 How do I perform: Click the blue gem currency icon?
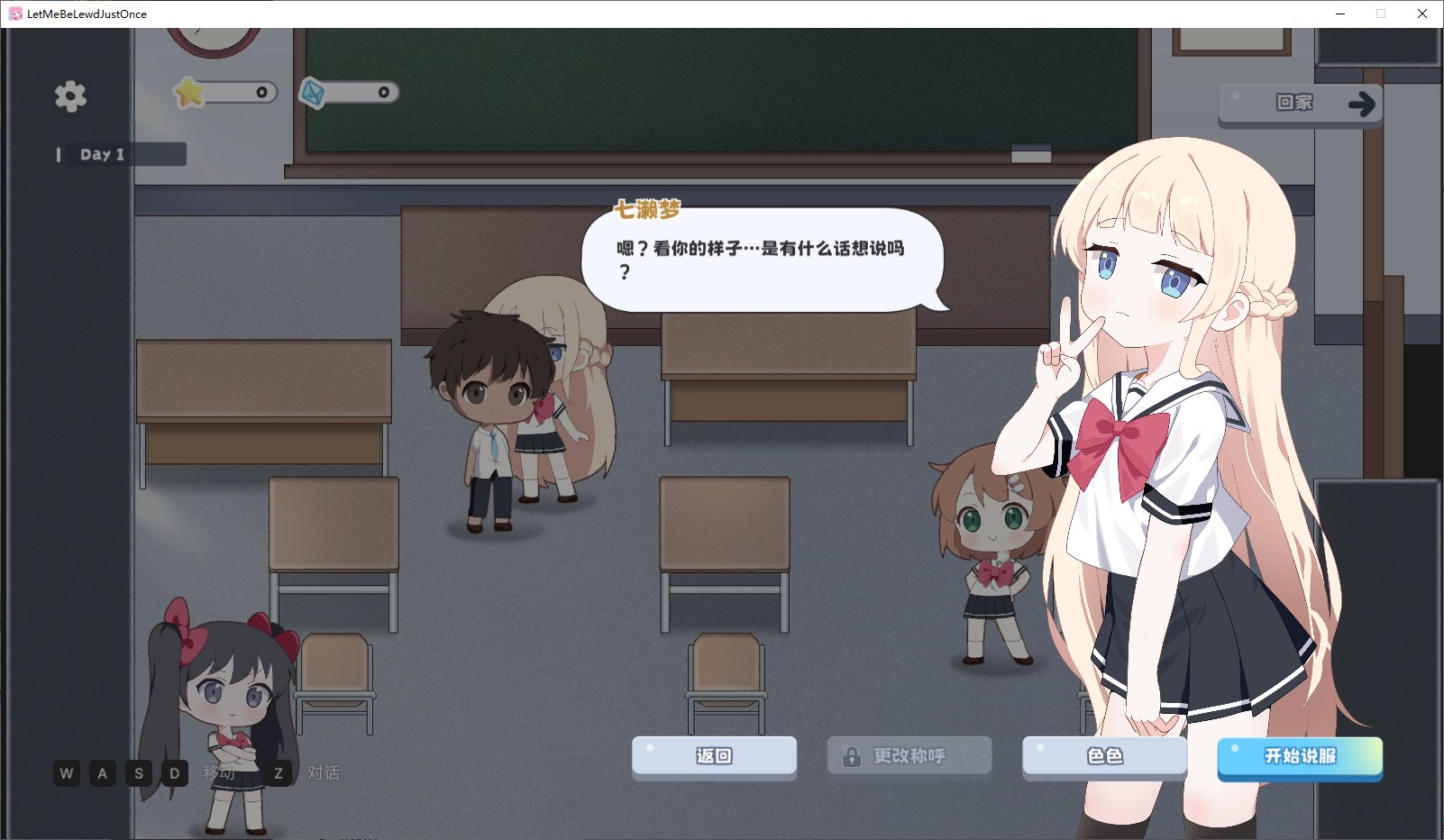pos(311,91)
